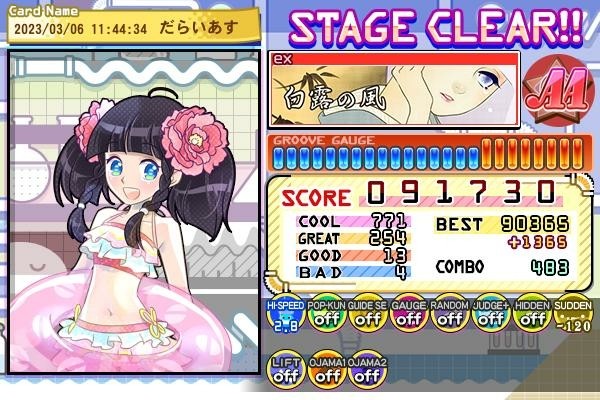Enable the RANDOM option

point(449,317)
